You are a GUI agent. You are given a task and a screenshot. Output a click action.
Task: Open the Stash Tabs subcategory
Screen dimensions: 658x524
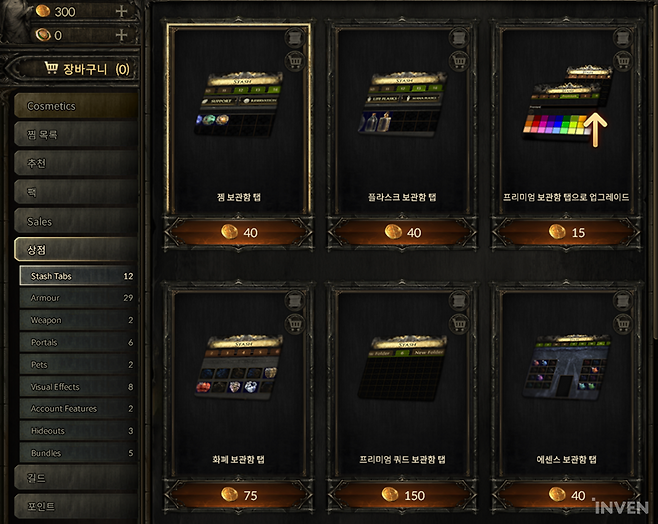click(77, 276)
